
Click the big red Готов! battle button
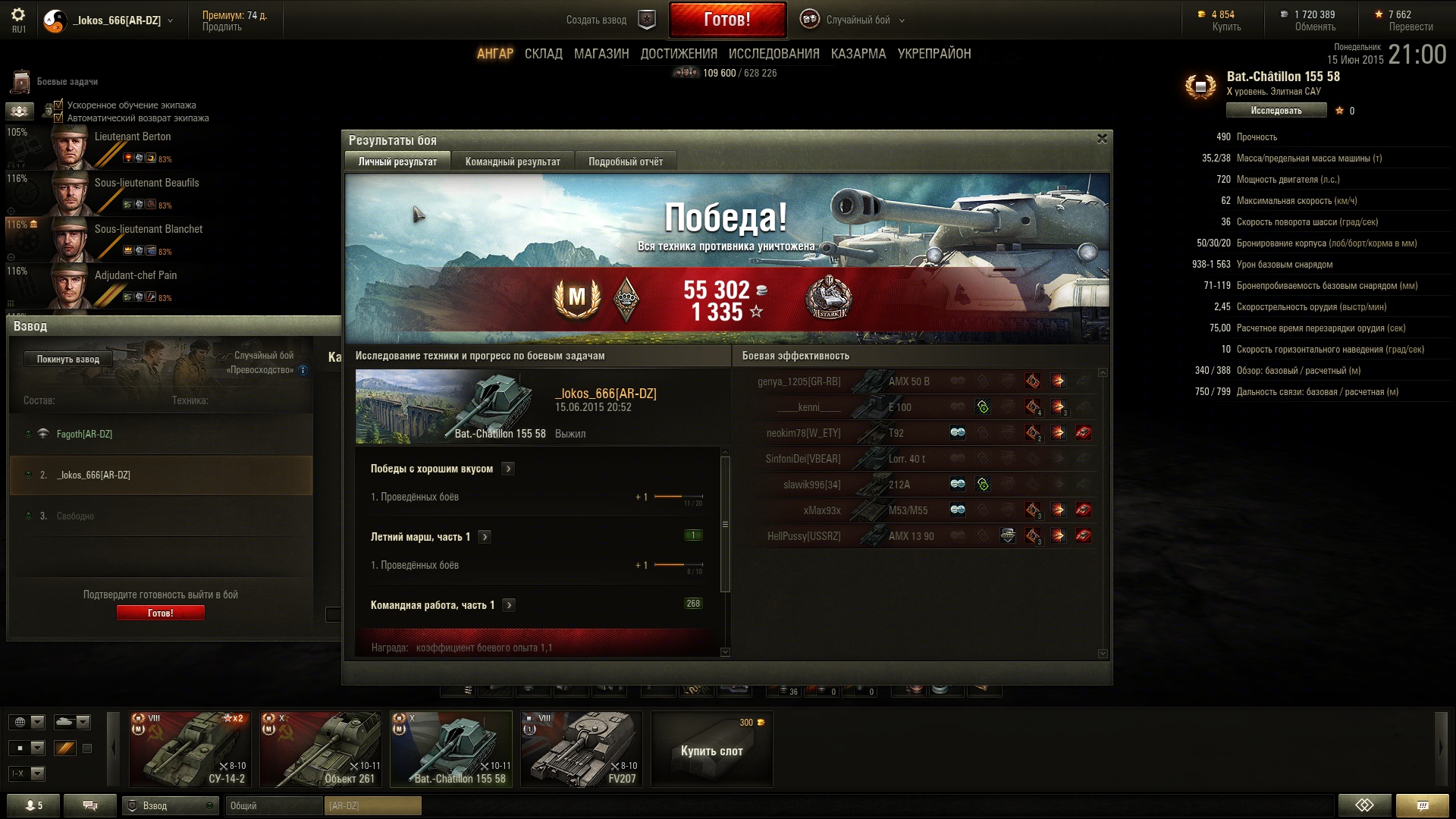(x=727, y=20)
